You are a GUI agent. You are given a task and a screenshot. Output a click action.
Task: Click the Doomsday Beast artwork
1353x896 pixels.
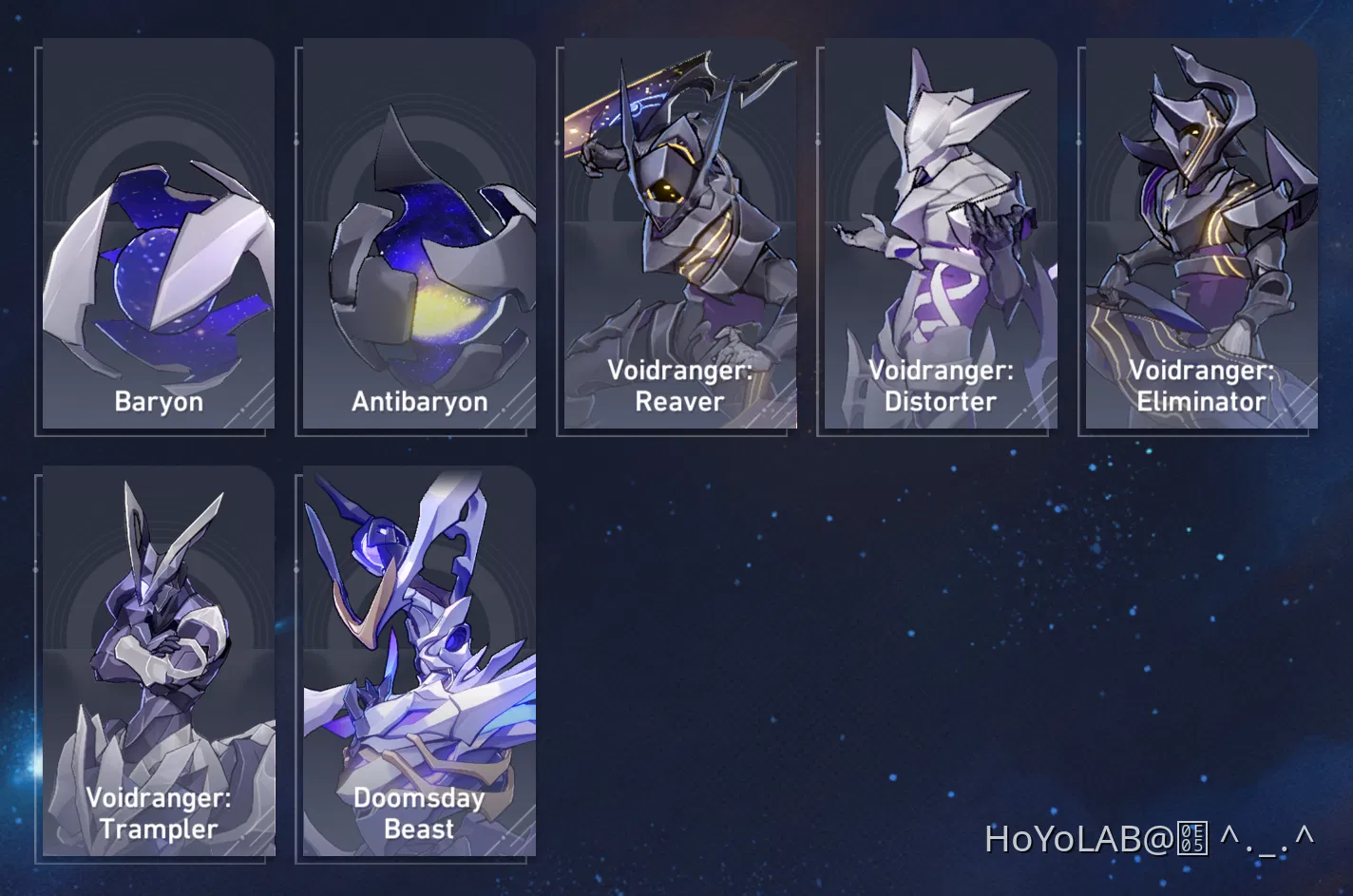coord(416,627)
